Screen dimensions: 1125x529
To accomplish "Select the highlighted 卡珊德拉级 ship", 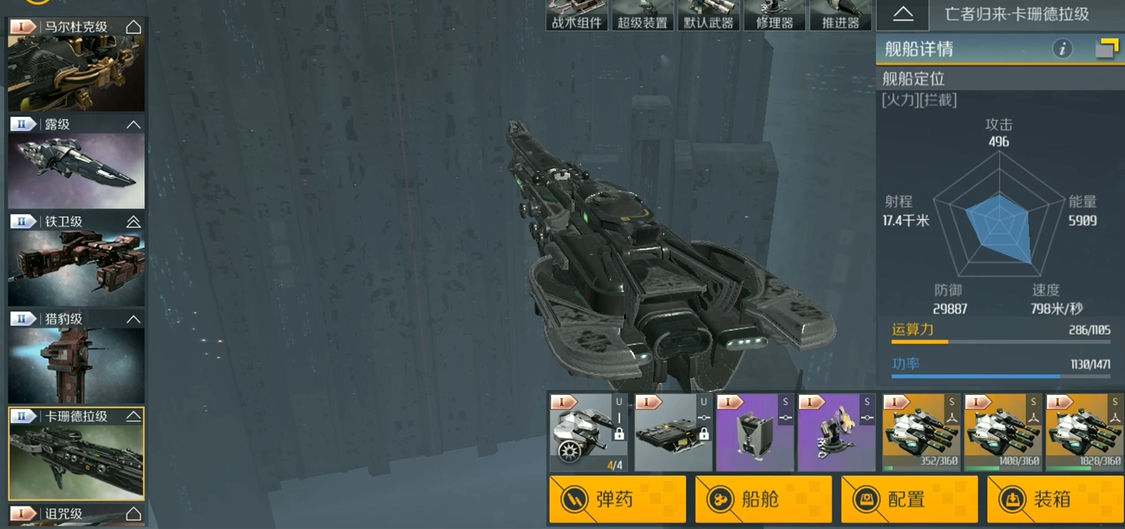I will (x=76, y=454).
